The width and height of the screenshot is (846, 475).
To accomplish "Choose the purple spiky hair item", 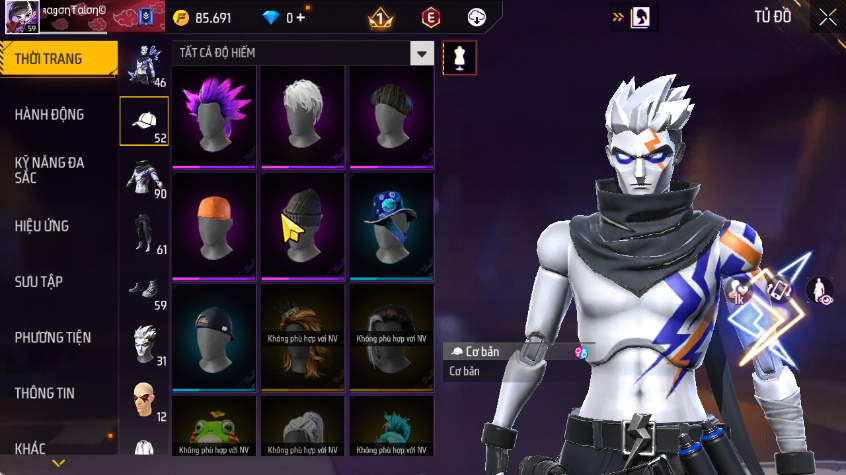I will [x=215, y=115].
